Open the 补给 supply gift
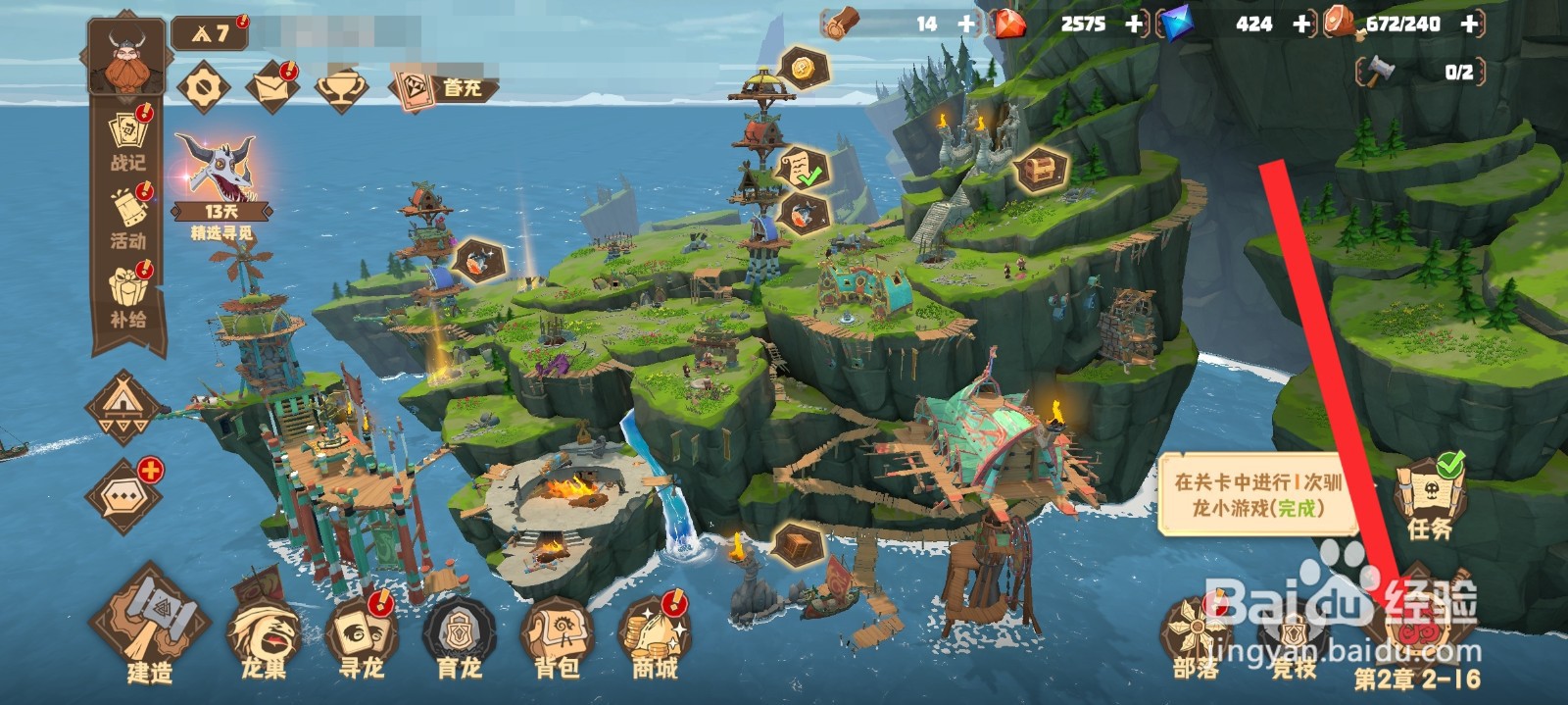The height and width of the screenshot is (705, 1568). [x=127, y=294]
